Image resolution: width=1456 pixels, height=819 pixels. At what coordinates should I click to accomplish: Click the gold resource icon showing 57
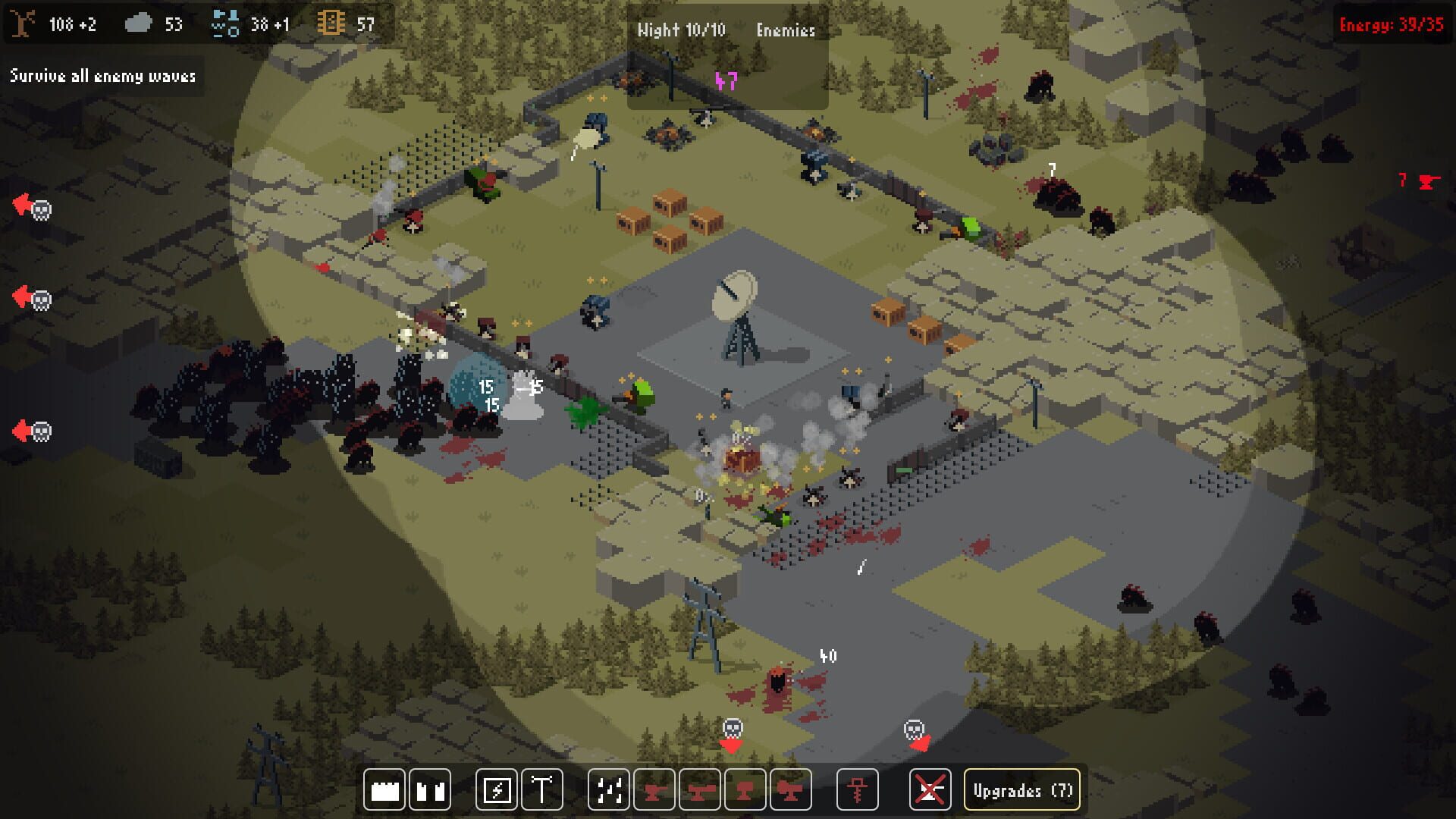click(330, 24)
